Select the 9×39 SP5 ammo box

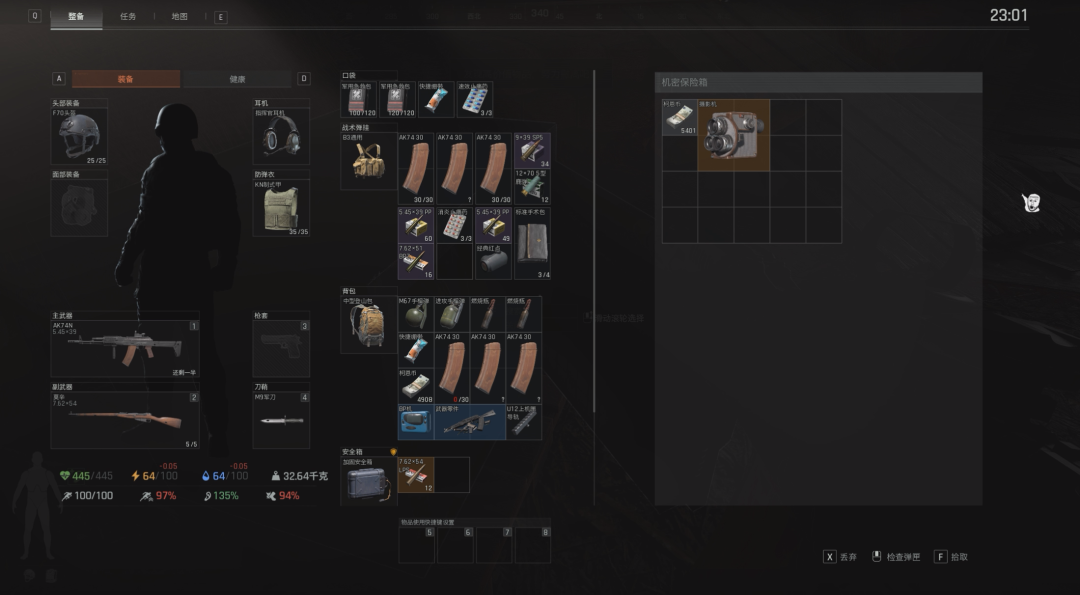tap(532, 151)
